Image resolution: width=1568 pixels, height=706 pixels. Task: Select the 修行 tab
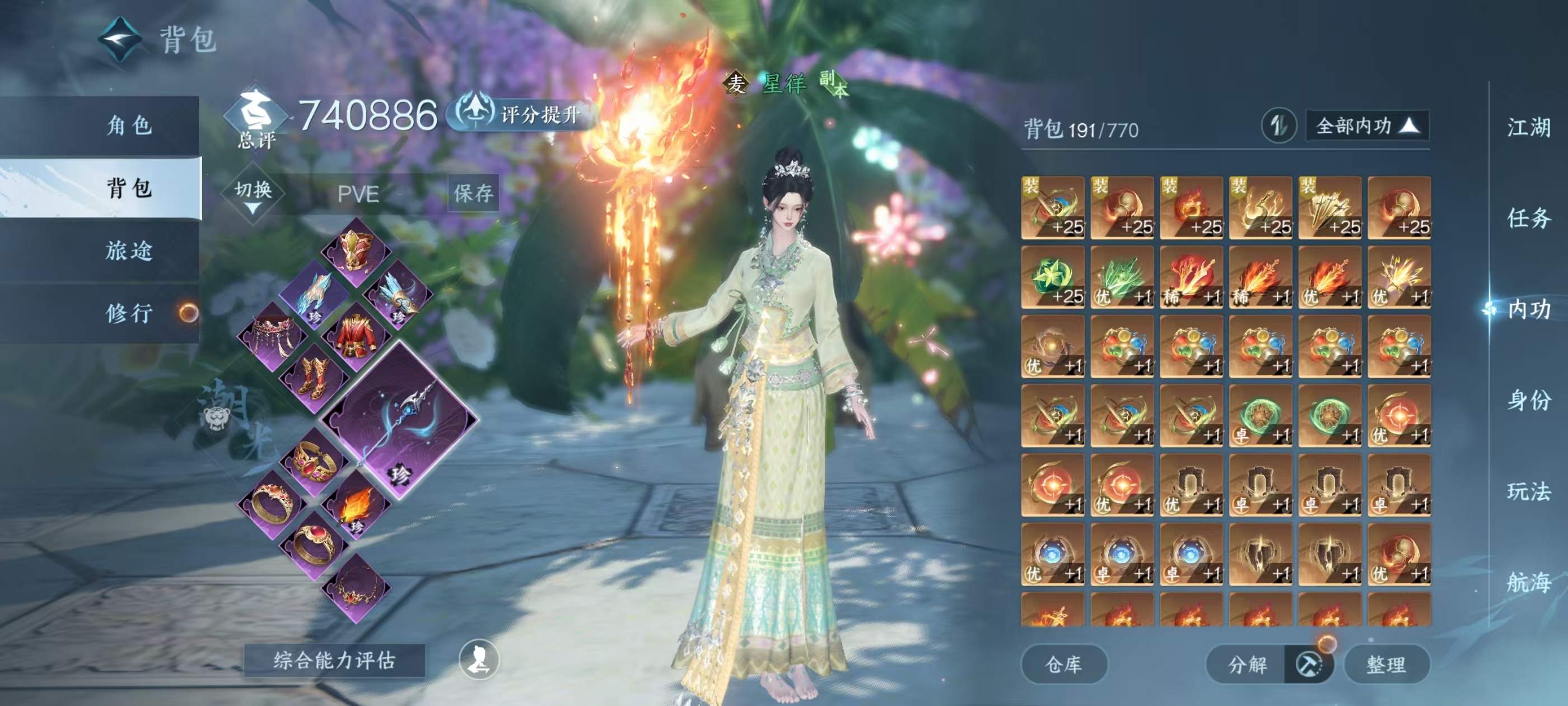click(129, 313)
